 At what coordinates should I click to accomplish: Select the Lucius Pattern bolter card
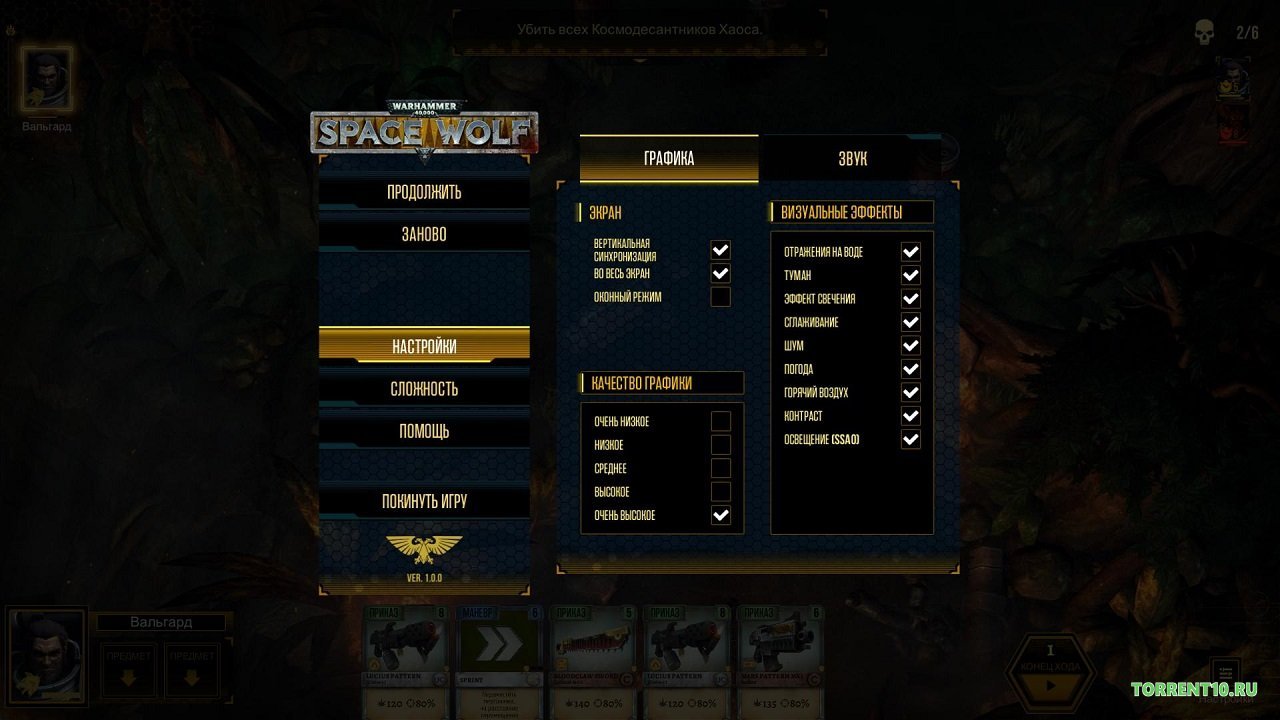click(405, 655)
